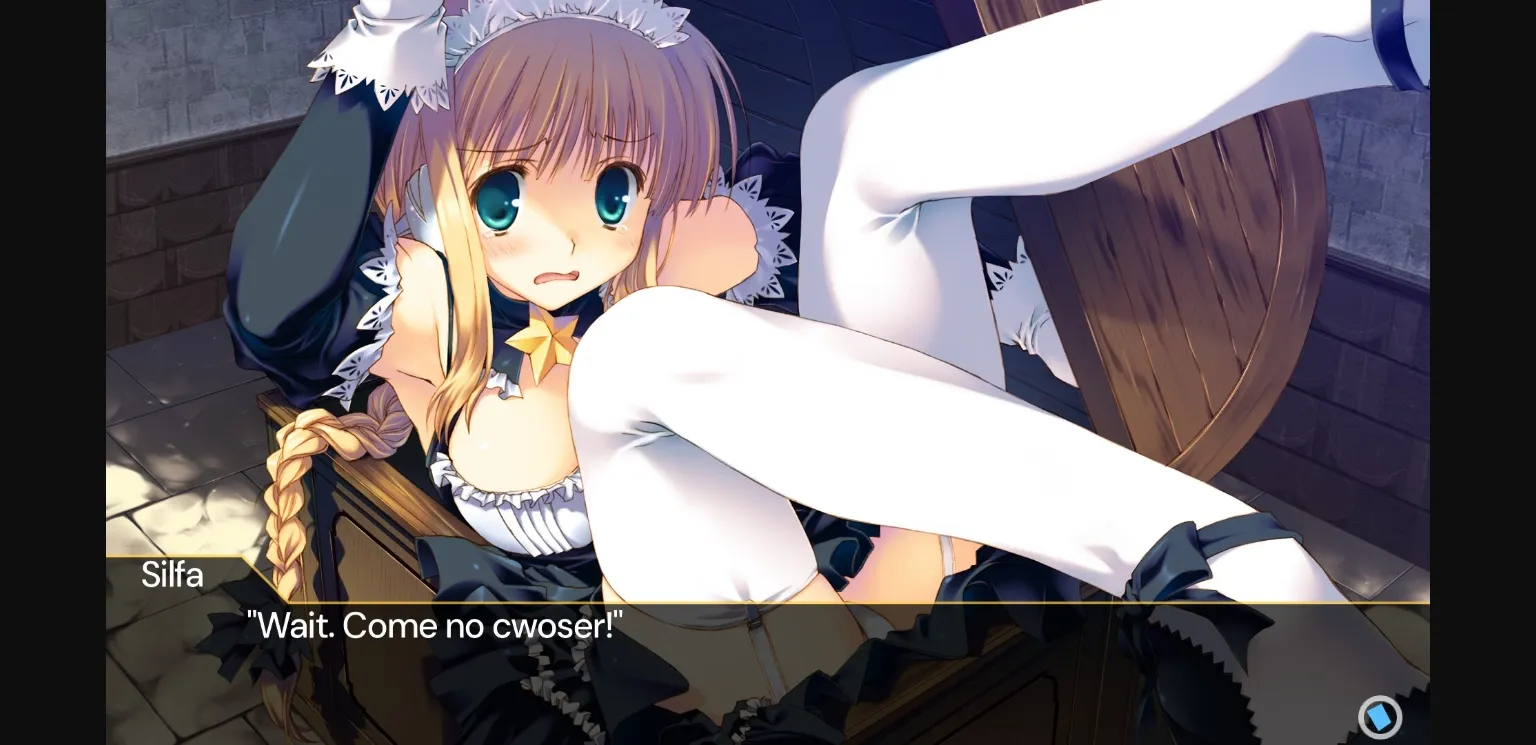
Task: Click the left black letterbox bar
Action: click(50, 372)
